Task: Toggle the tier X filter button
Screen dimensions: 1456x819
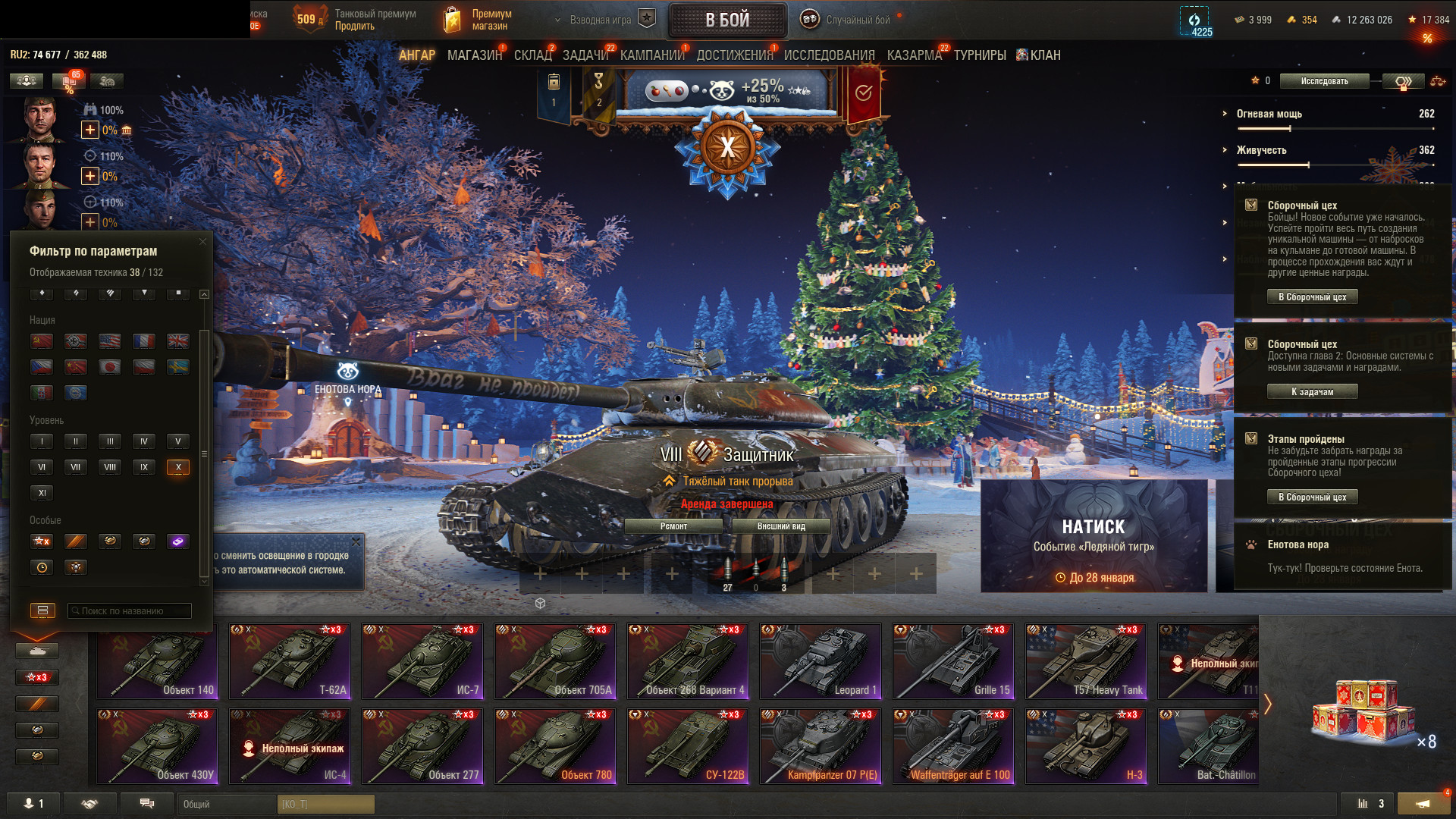Action: pyautogui.click(x=178, y=467)
